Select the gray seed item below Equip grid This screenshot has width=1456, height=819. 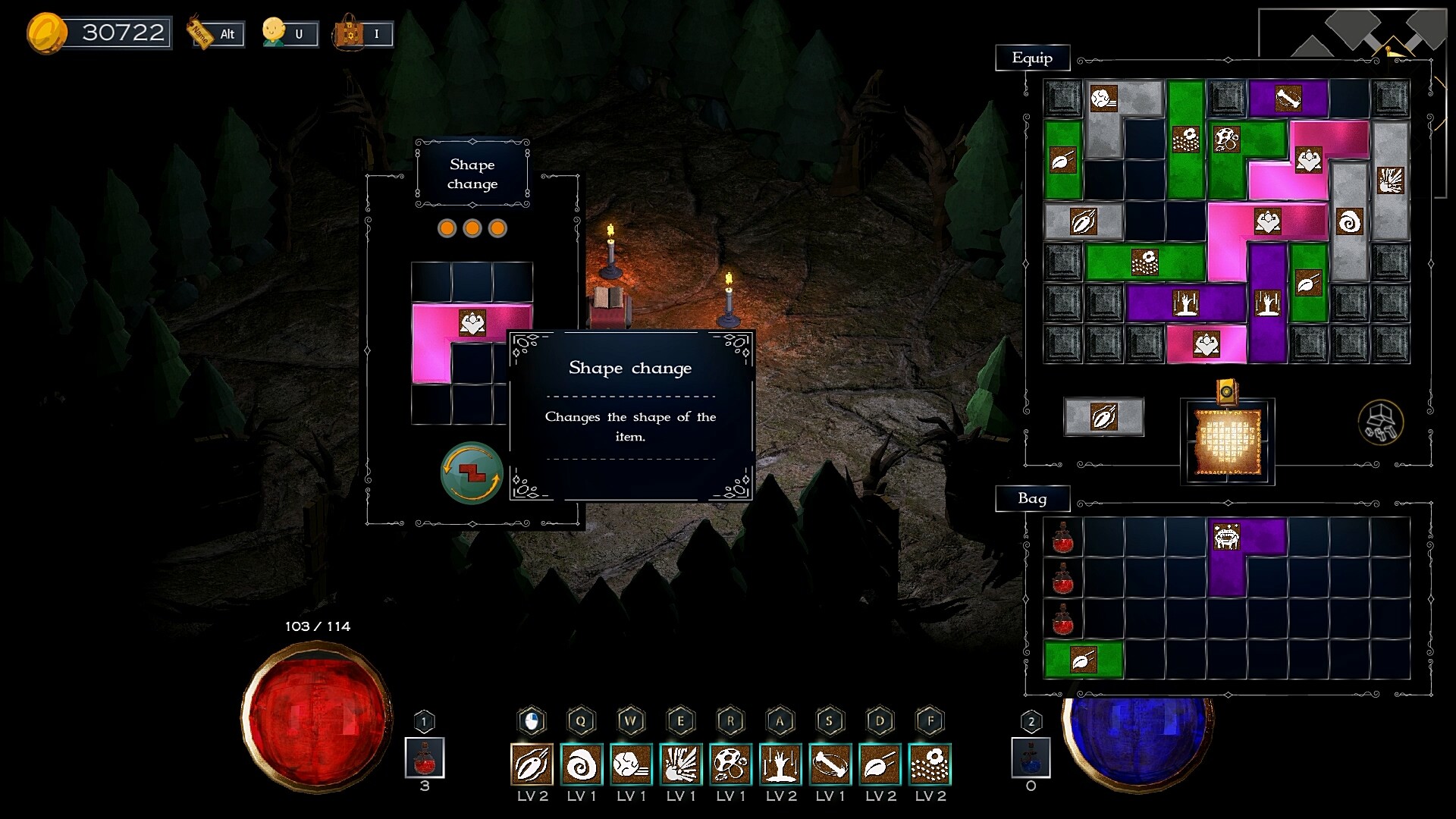(x=1103, y=417)
